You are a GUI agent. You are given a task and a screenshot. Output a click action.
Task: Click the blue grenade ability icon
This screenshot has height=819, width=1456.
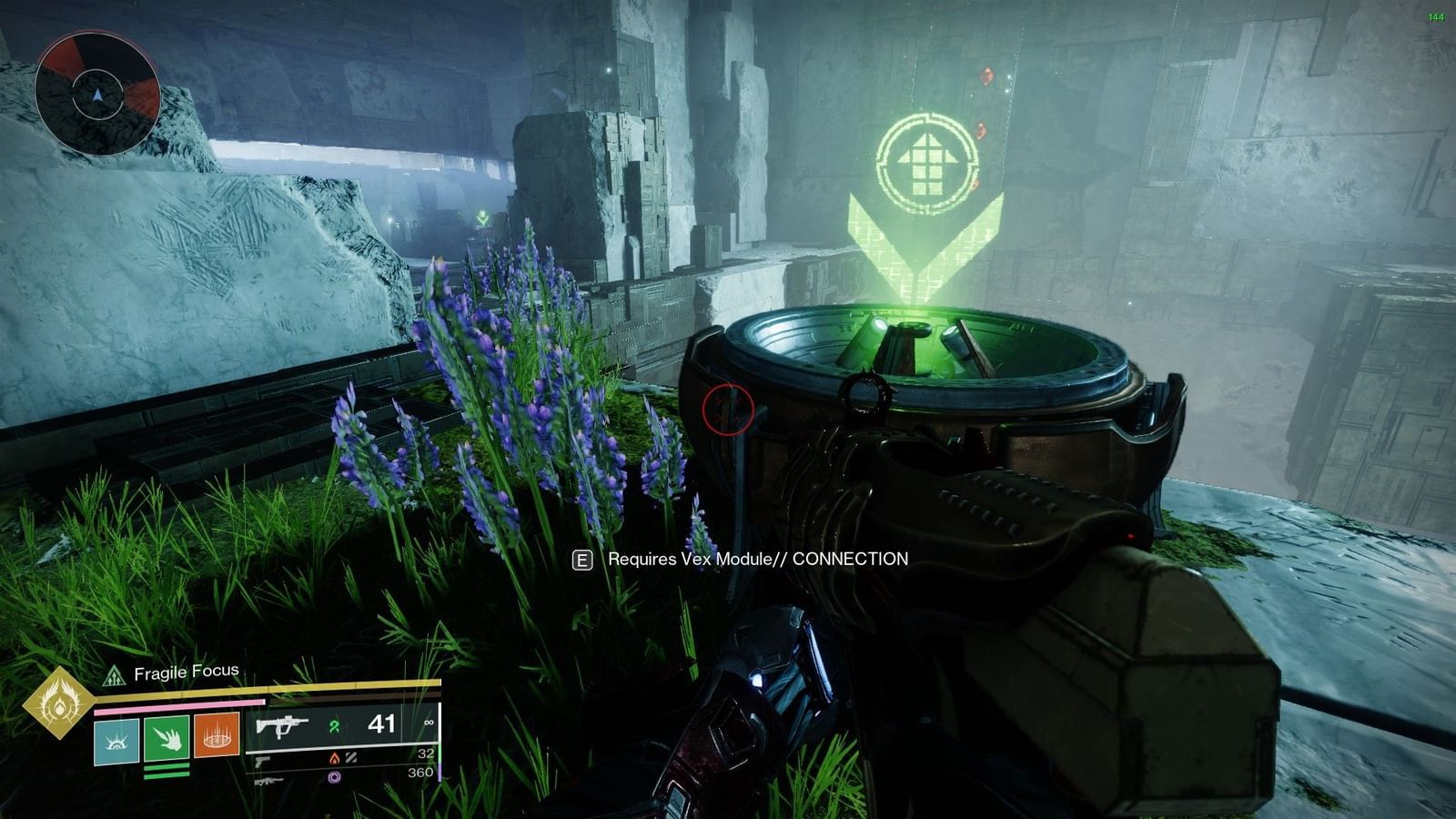pos(116,739)
